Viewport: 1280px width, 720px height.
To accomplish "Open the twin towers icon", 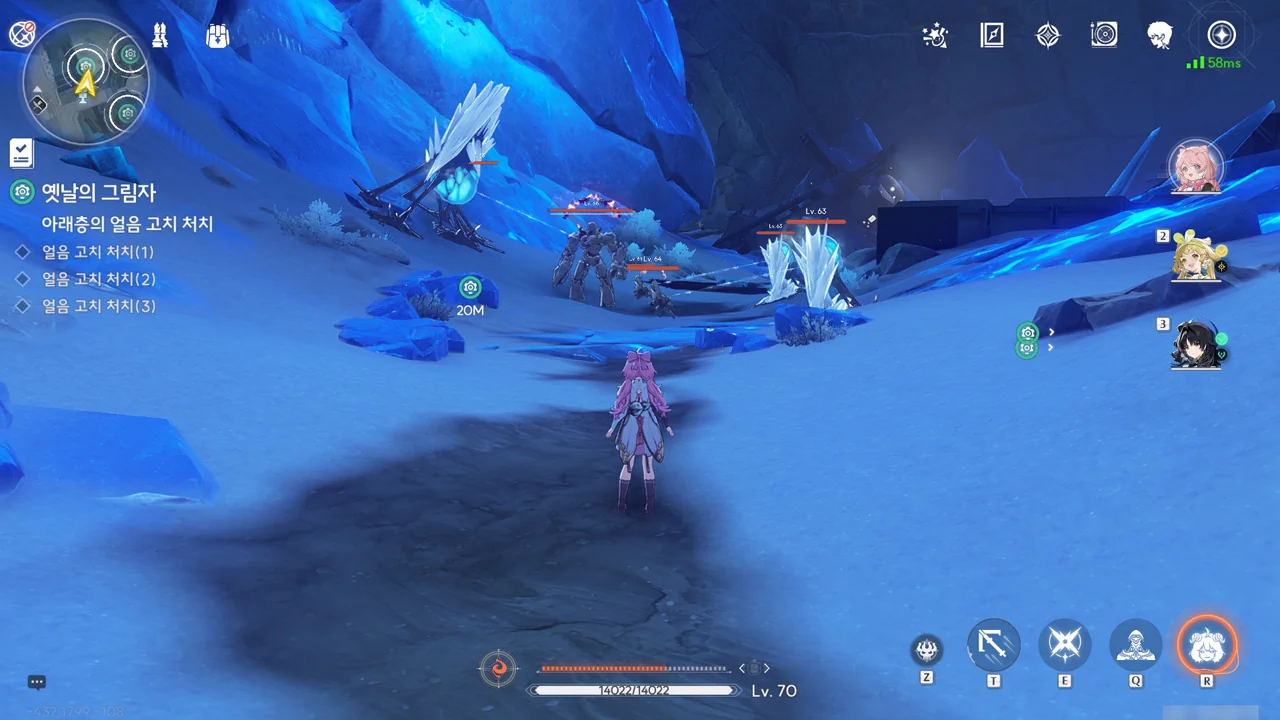I will click(159, 35).
